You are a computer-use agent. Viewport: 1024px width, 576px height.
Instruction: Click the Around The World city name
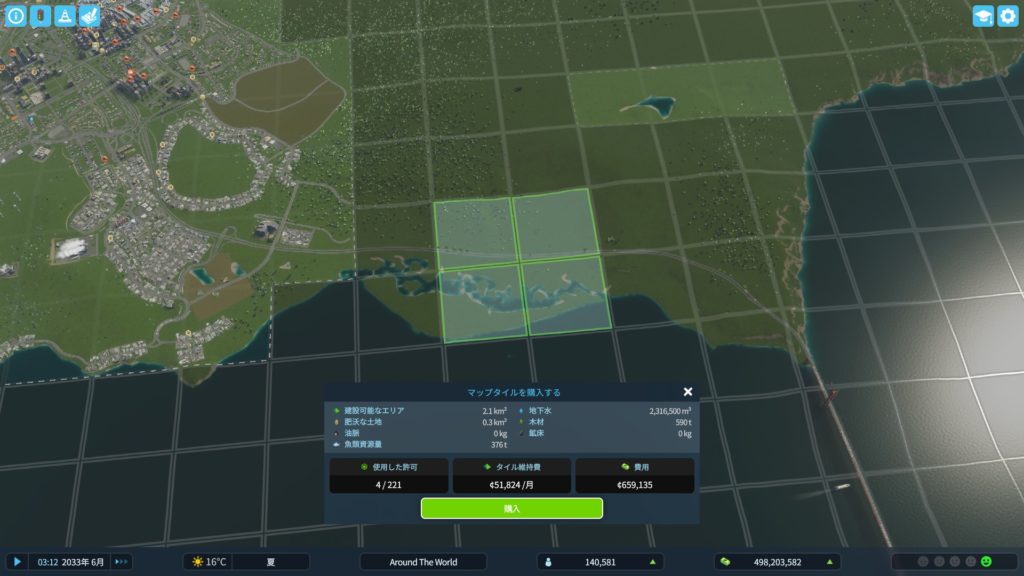pyautogui.click(x=423, y=562)
